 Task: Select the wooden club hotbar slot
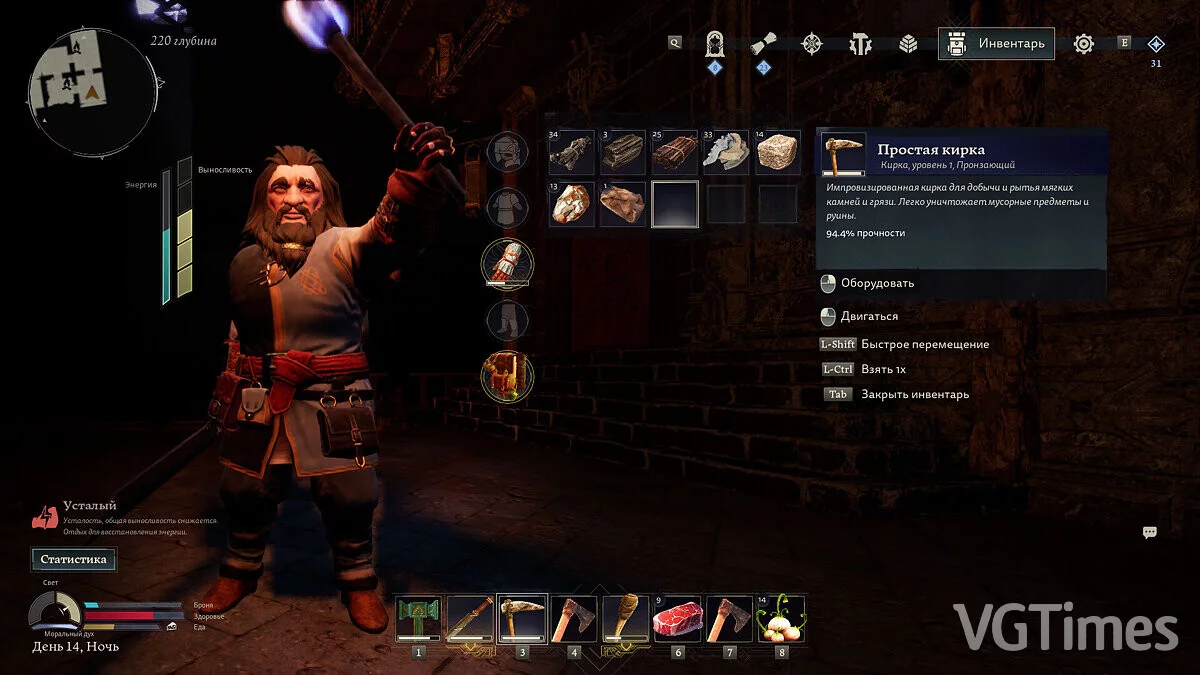point(626,619)
